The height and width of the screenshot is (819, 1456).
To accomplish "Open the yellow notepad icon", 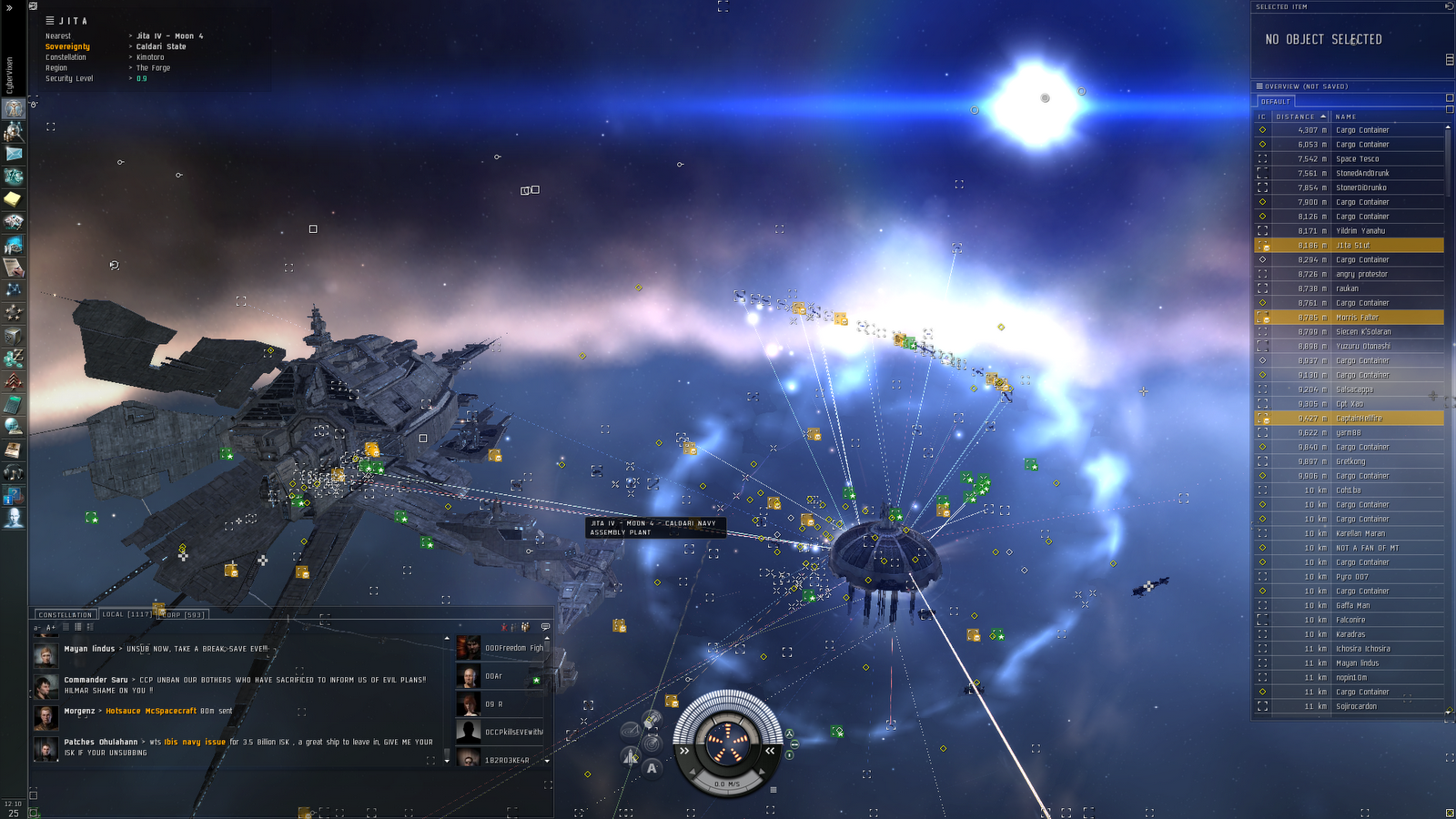I will tap(14, 198).
